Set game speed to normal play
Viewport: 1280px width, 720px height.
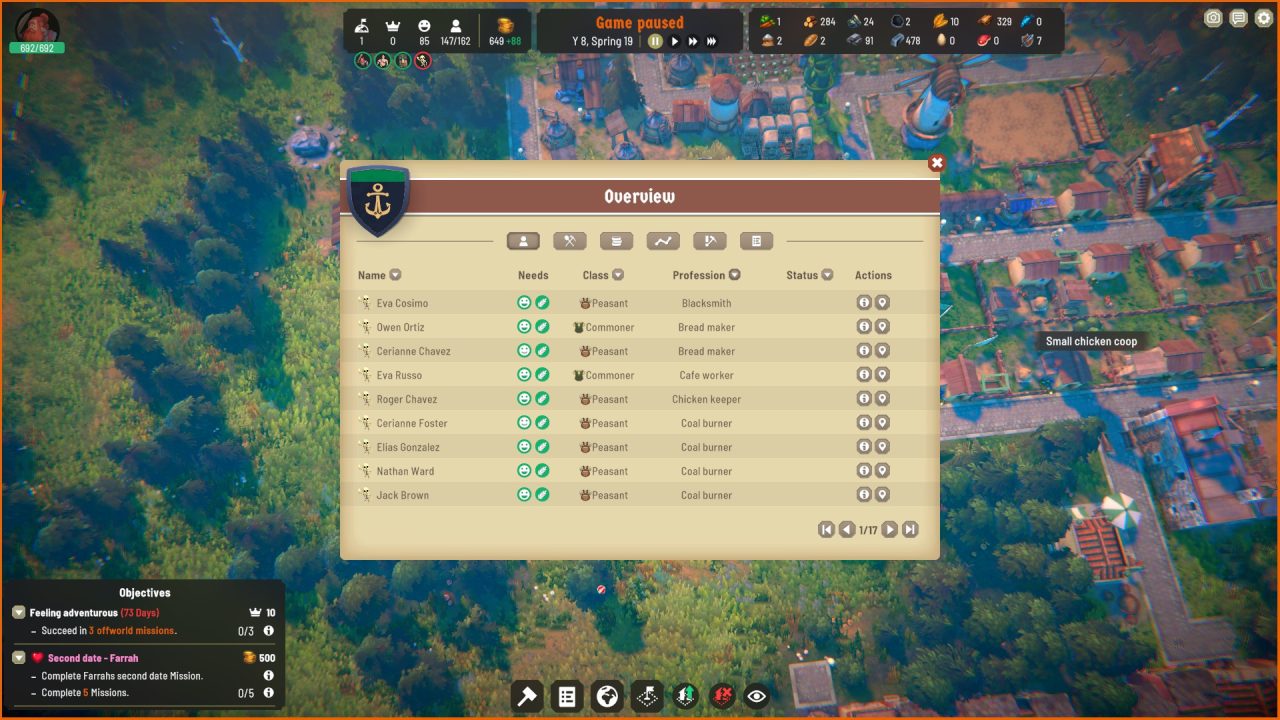[x=675, y=41]
